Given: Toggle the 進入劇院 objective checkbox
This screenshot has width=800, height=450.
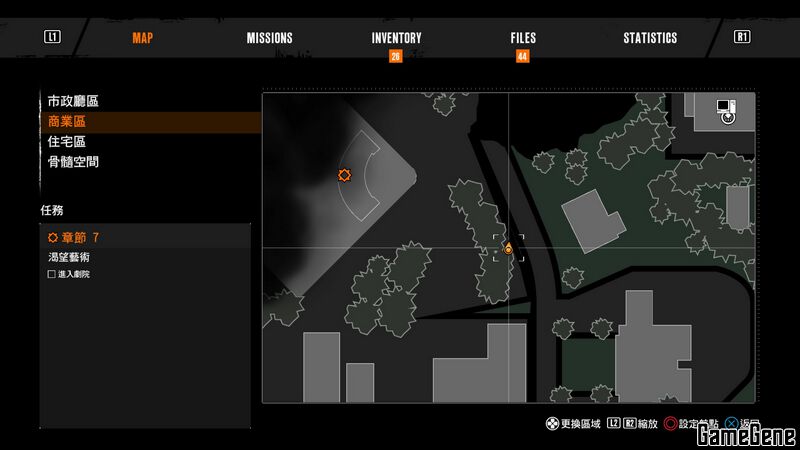Looking at the screenshot, I should click(52, 274).
